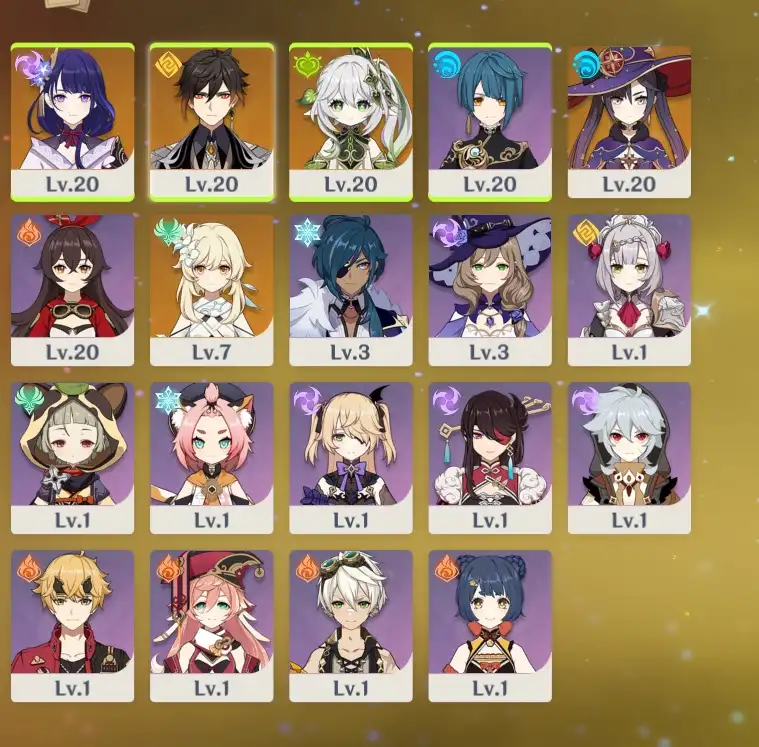Pick Sayu in the tanuki hood

(x=72, y=458)
